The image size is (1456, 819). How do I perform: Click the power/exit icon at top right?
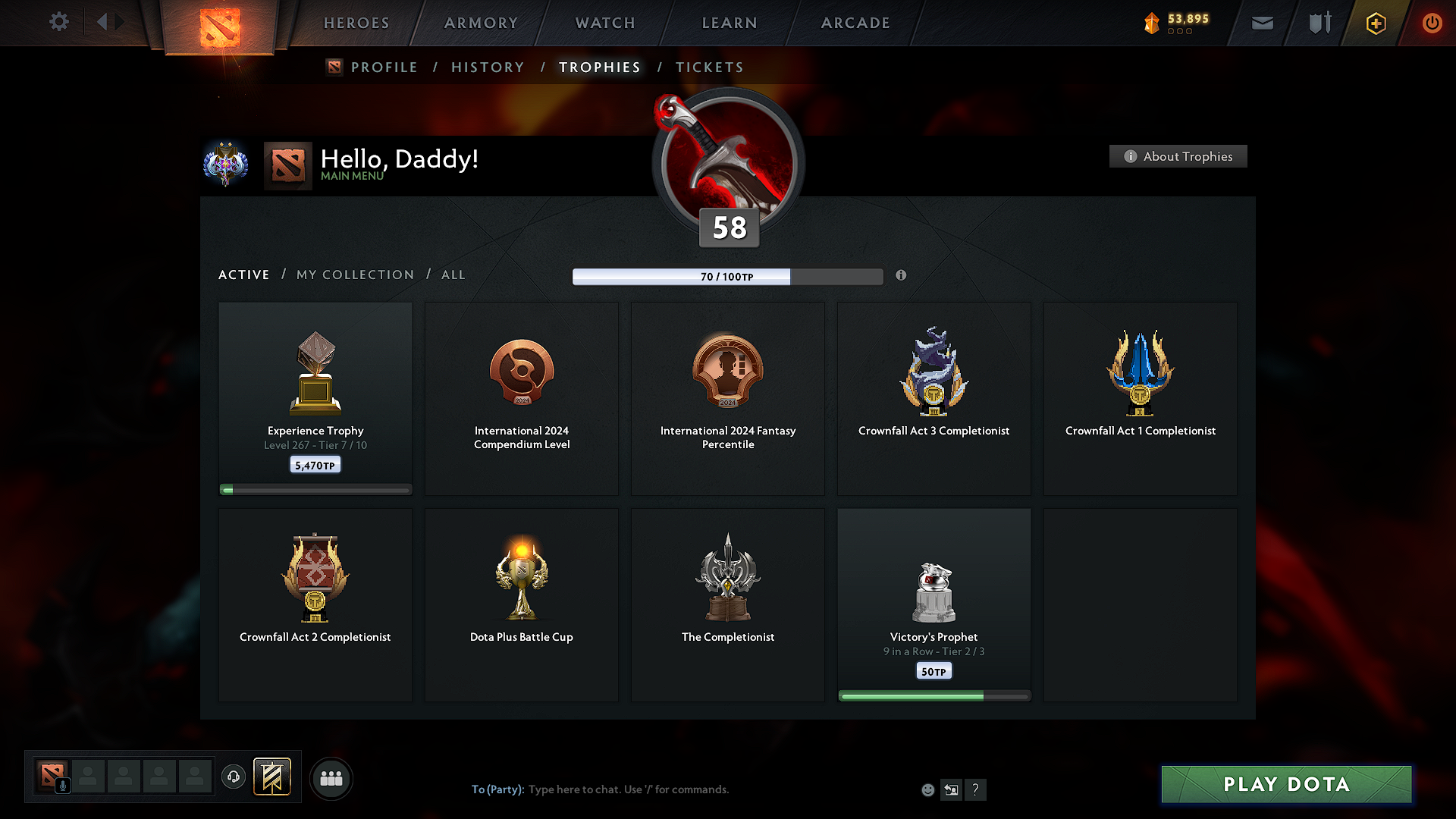coord(1432,23)
